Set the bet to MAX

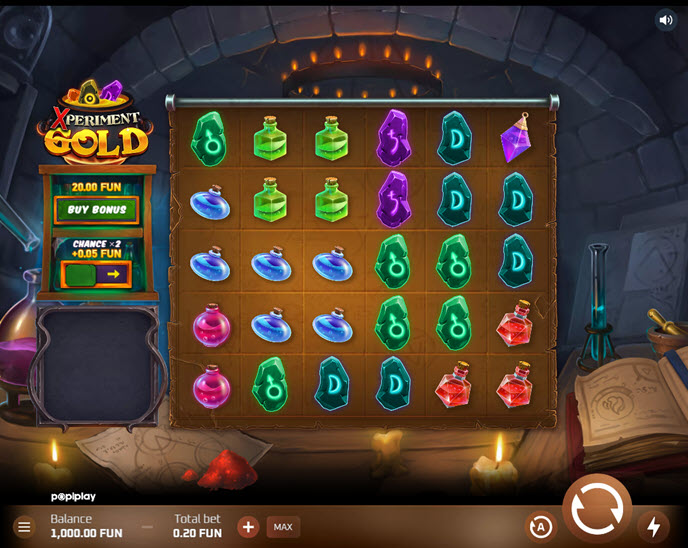pyautogui.click(x=283, y=527)
